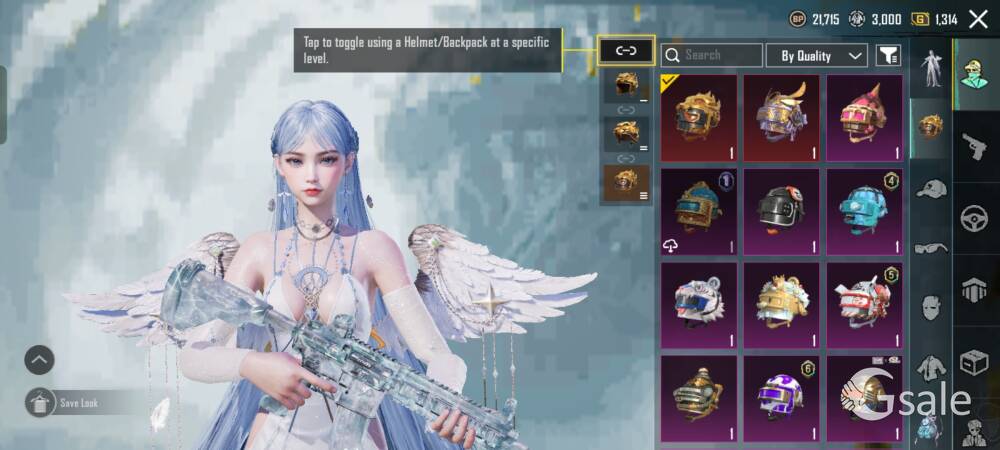The image size is (1000, 450).
Task: Select the pink spiked helmet skin
Action: 865,118
